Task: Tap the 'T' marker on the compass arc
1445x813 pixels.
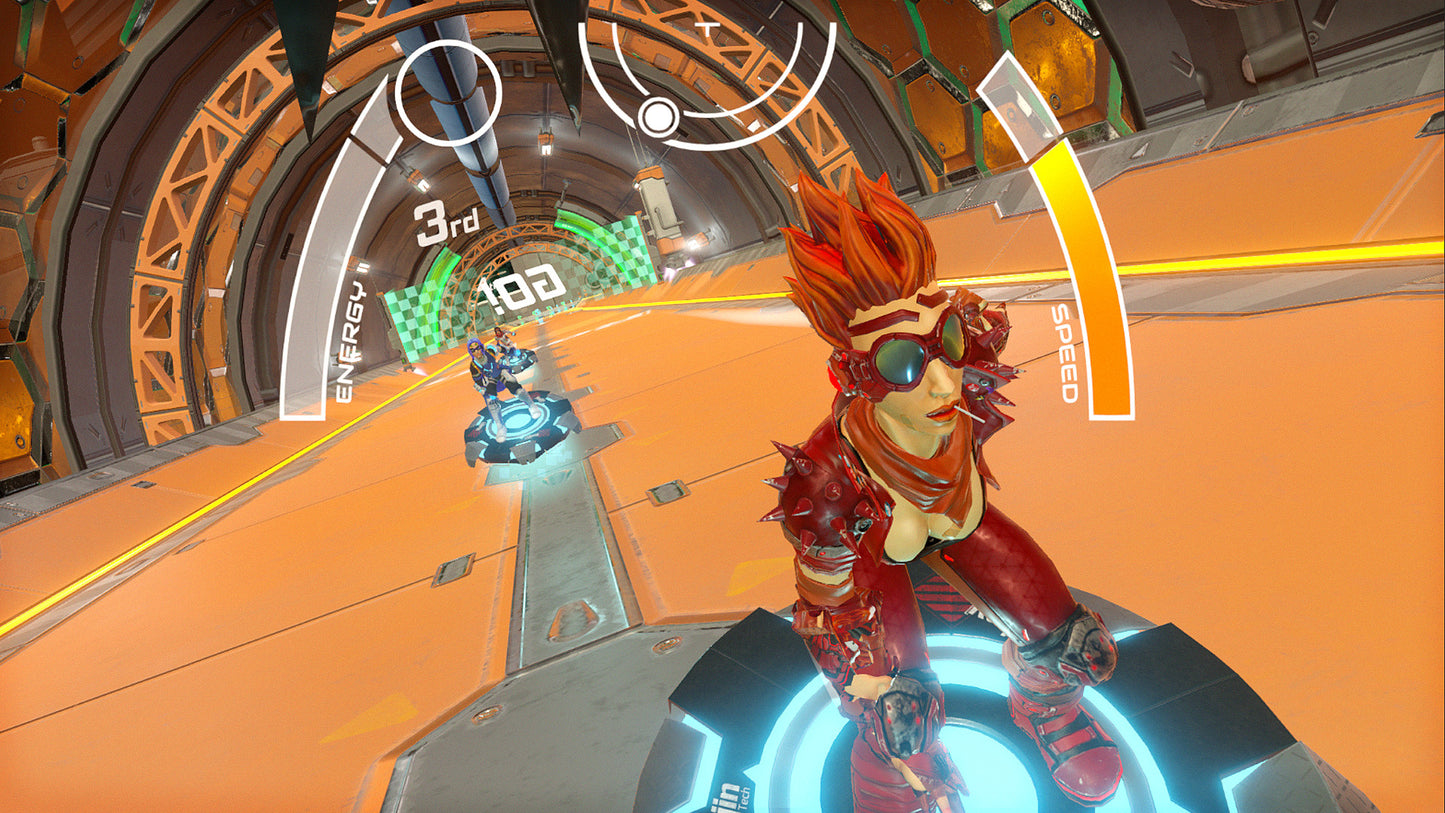Action: (708, 27)
